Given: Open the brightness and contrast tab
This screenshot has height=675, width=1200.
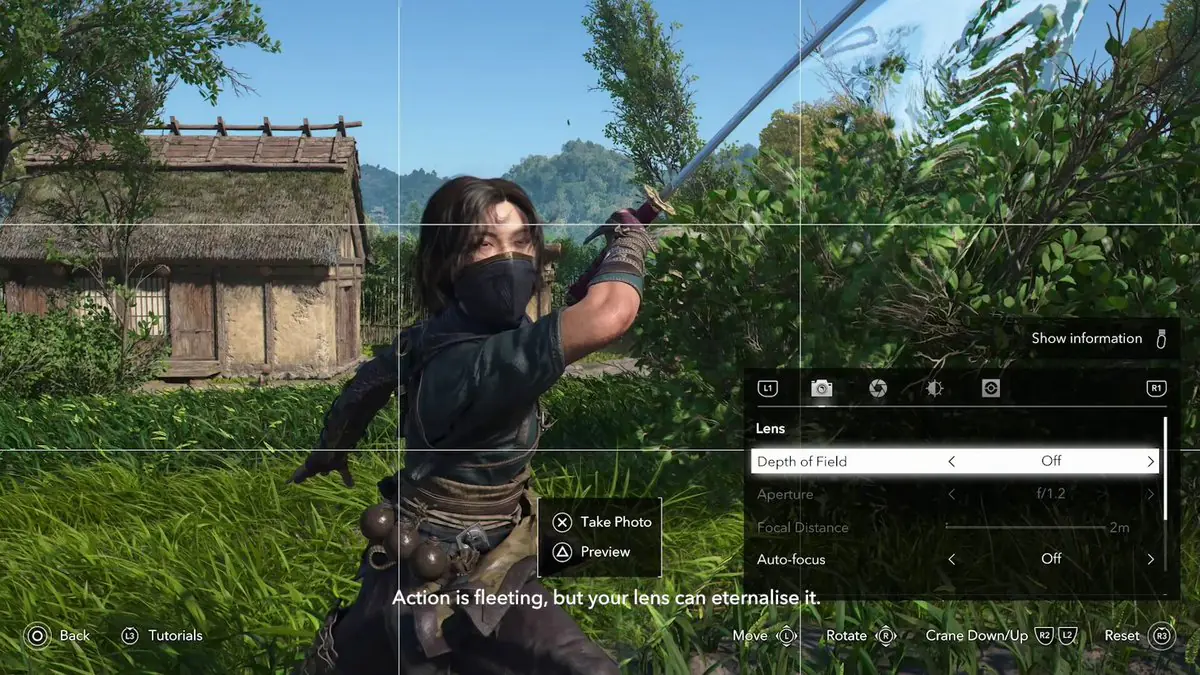Looking at the screenshot, I should (934, 388).
